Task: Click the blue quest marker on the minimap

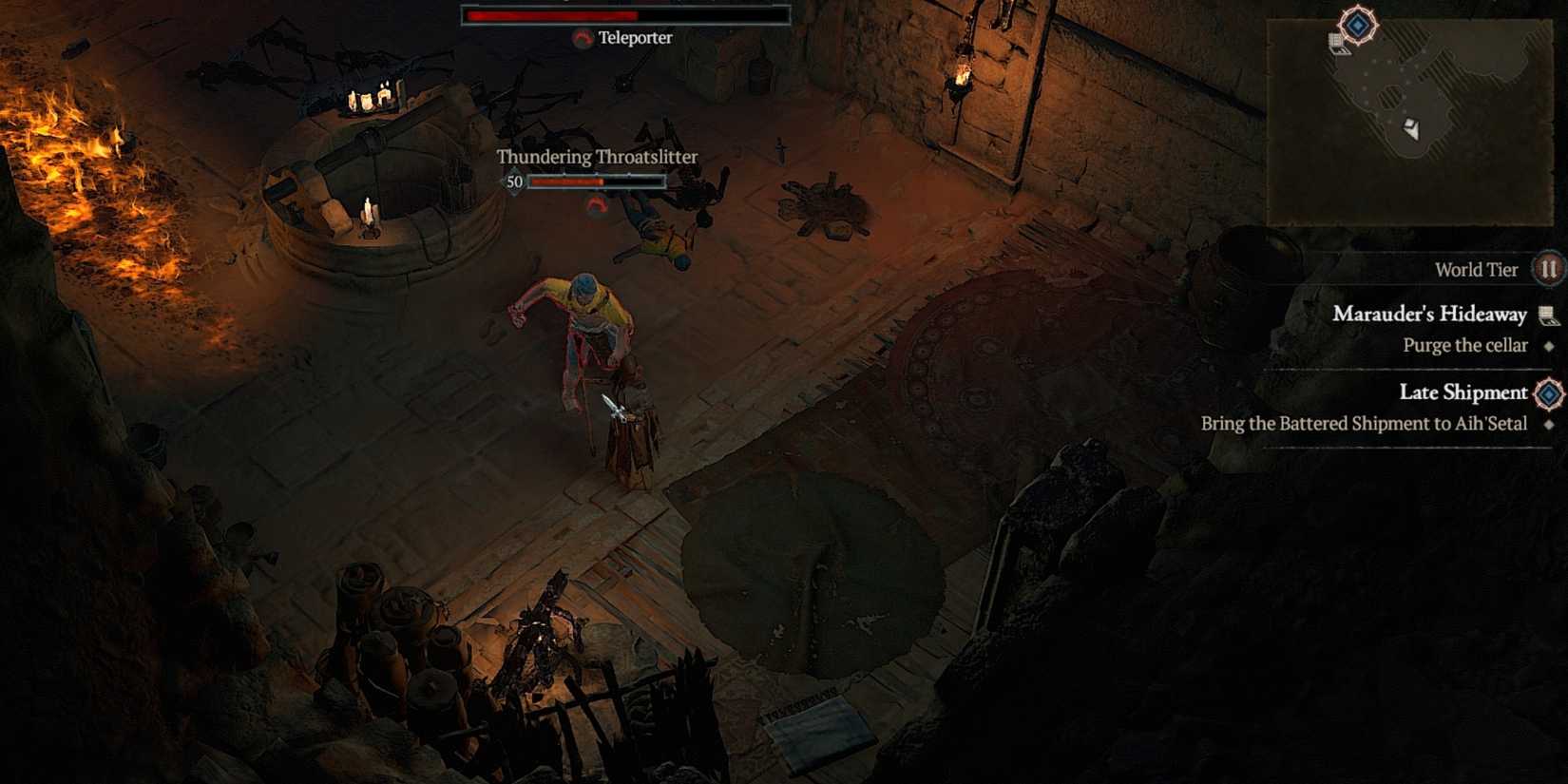Action: tap(1357, 24)
